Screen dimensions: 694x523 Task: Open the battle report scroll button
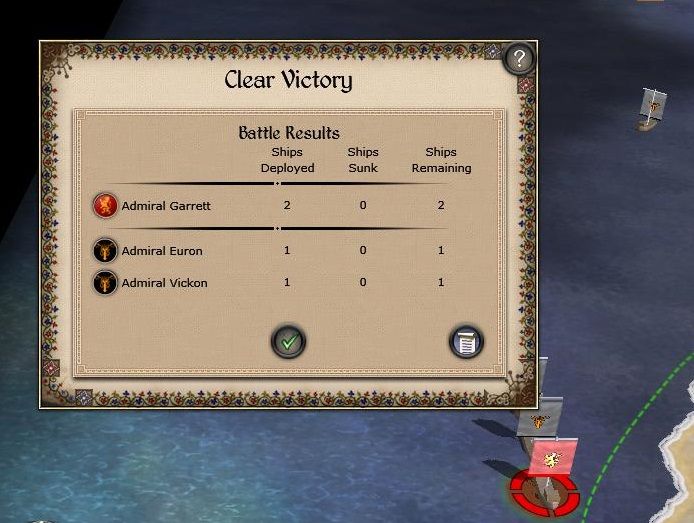466,342
